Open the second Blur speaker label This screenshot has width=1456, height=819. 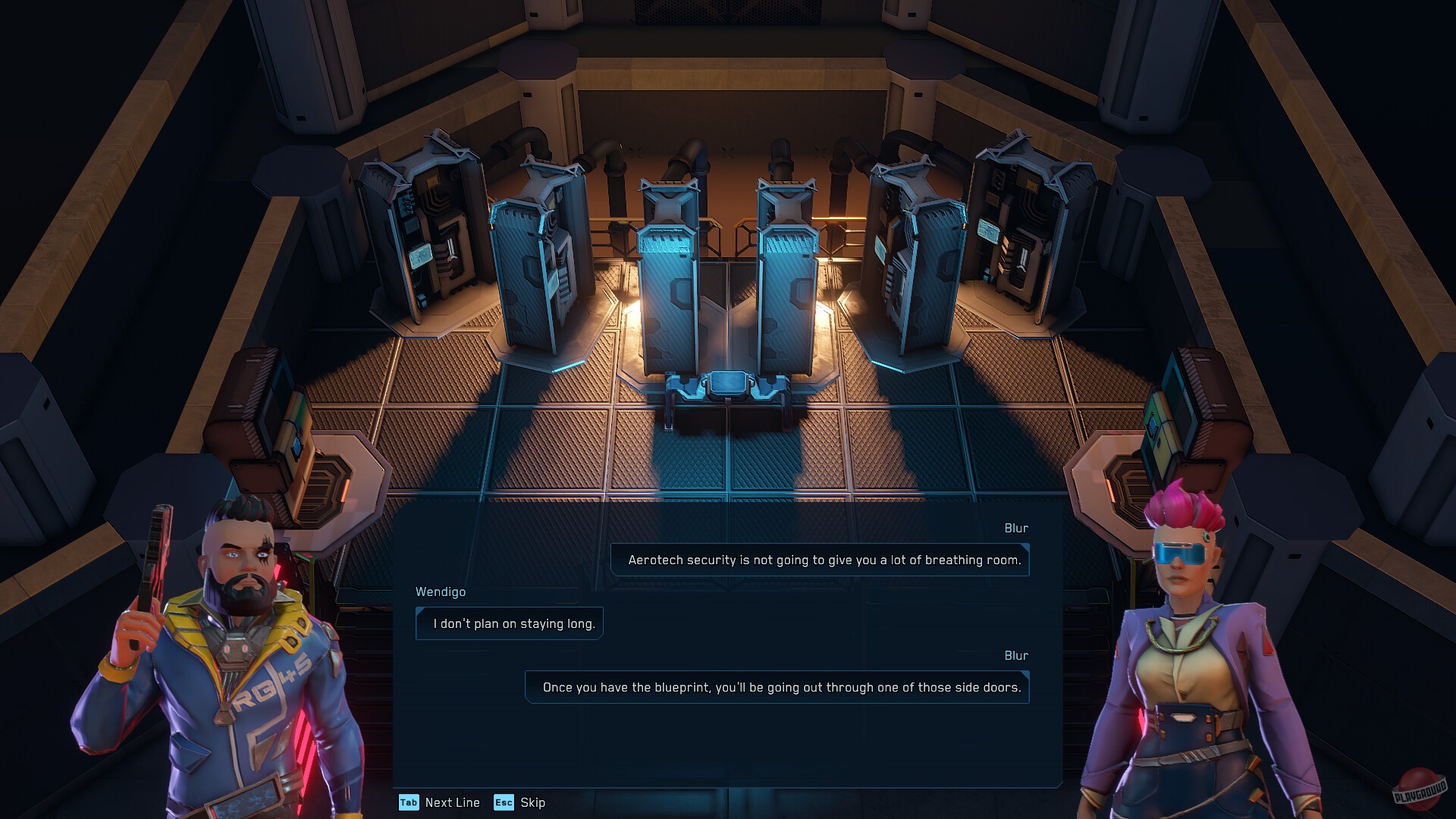click(x=1018, y=655)
